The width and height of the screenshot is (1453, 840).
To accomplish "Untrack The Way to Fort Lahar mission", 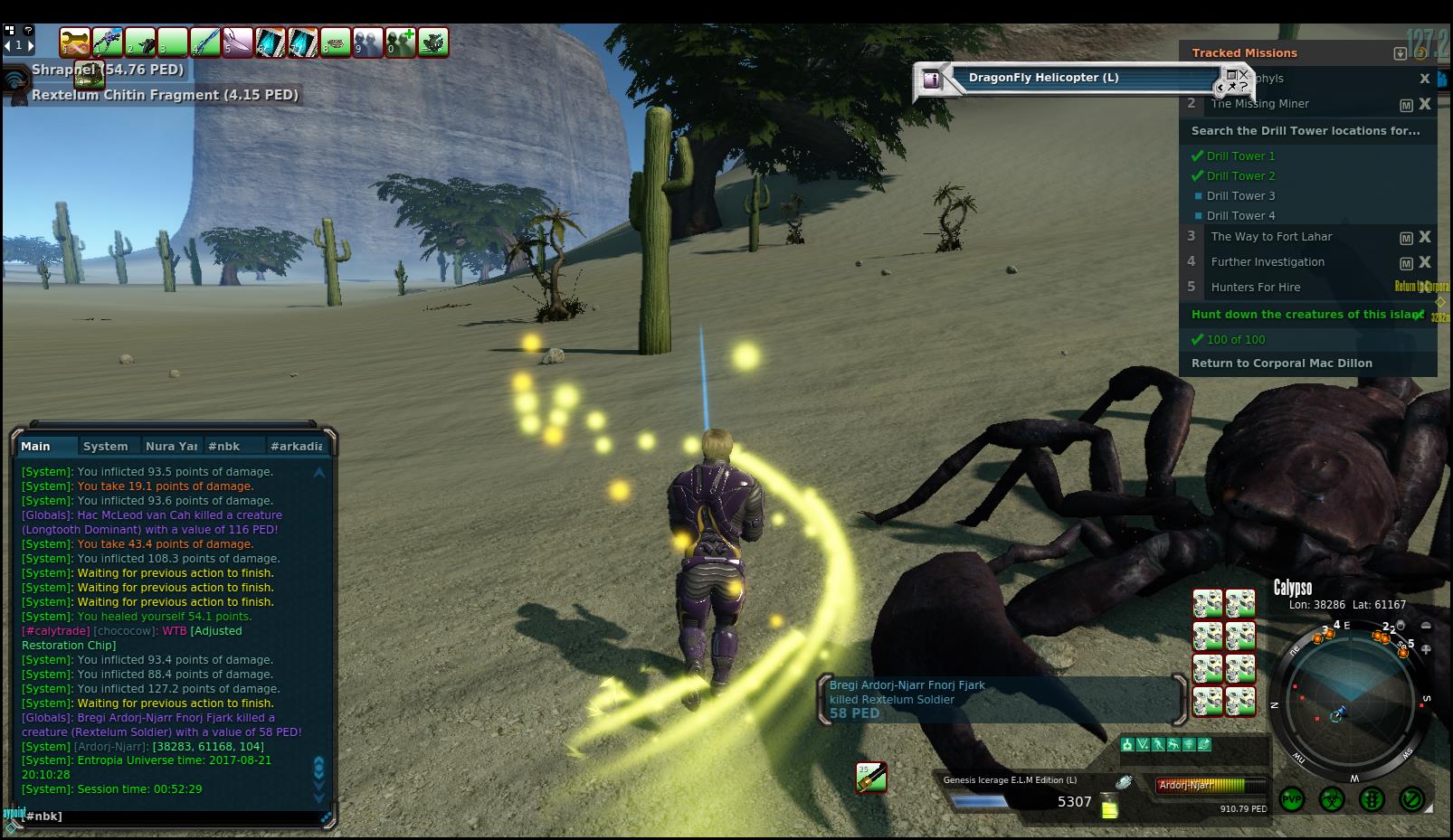I will [1425, 237].
